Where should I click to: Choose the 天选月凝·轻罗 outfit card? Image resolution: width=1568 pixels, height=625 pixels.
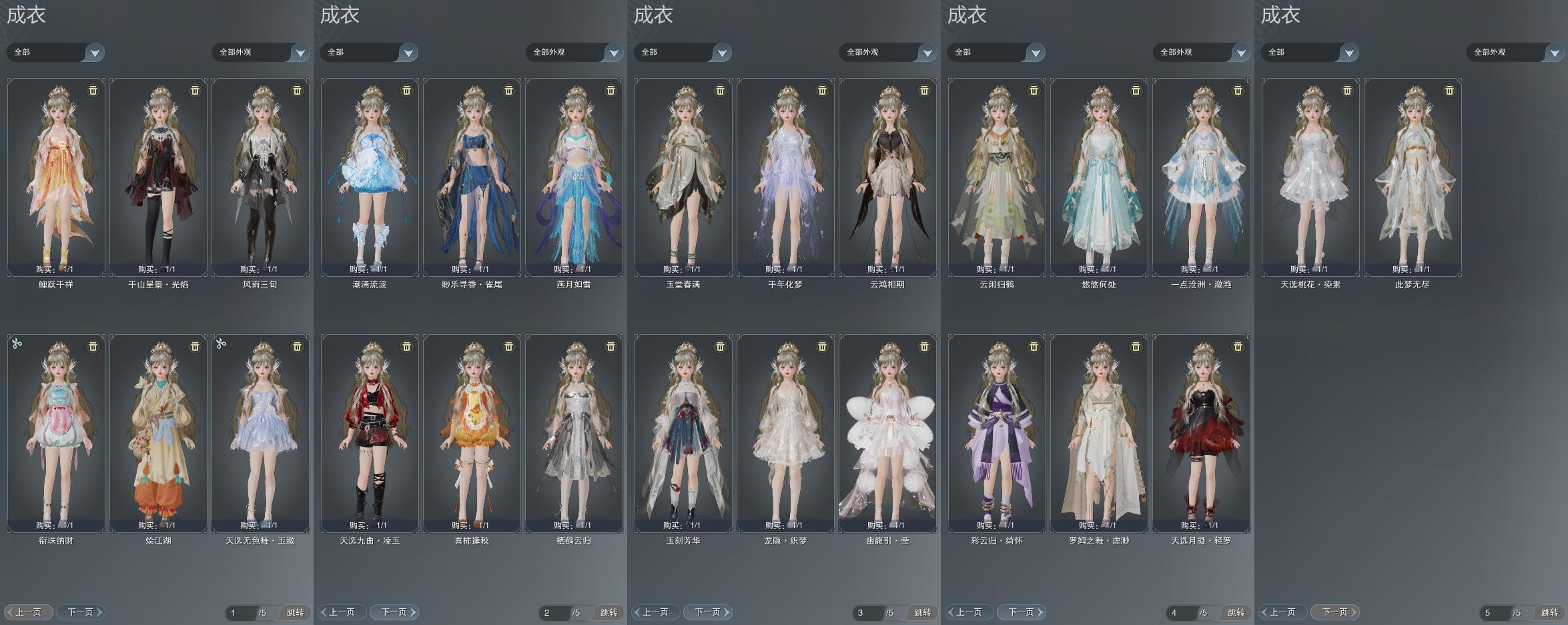coord(1201,434)
